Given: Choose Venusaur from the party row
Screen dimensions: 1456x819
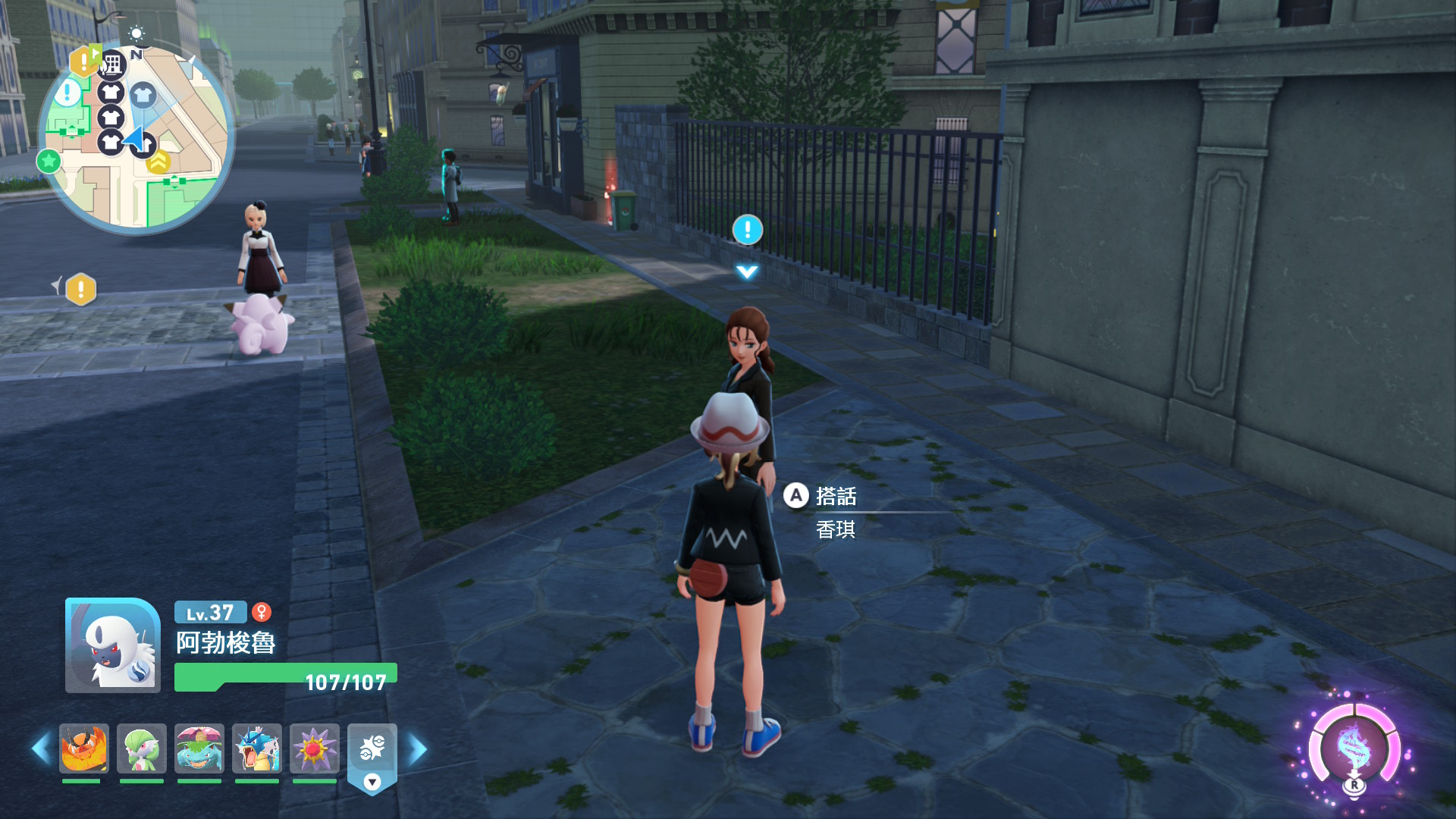Looking at the screenshot, I should [x=199, y=748].
